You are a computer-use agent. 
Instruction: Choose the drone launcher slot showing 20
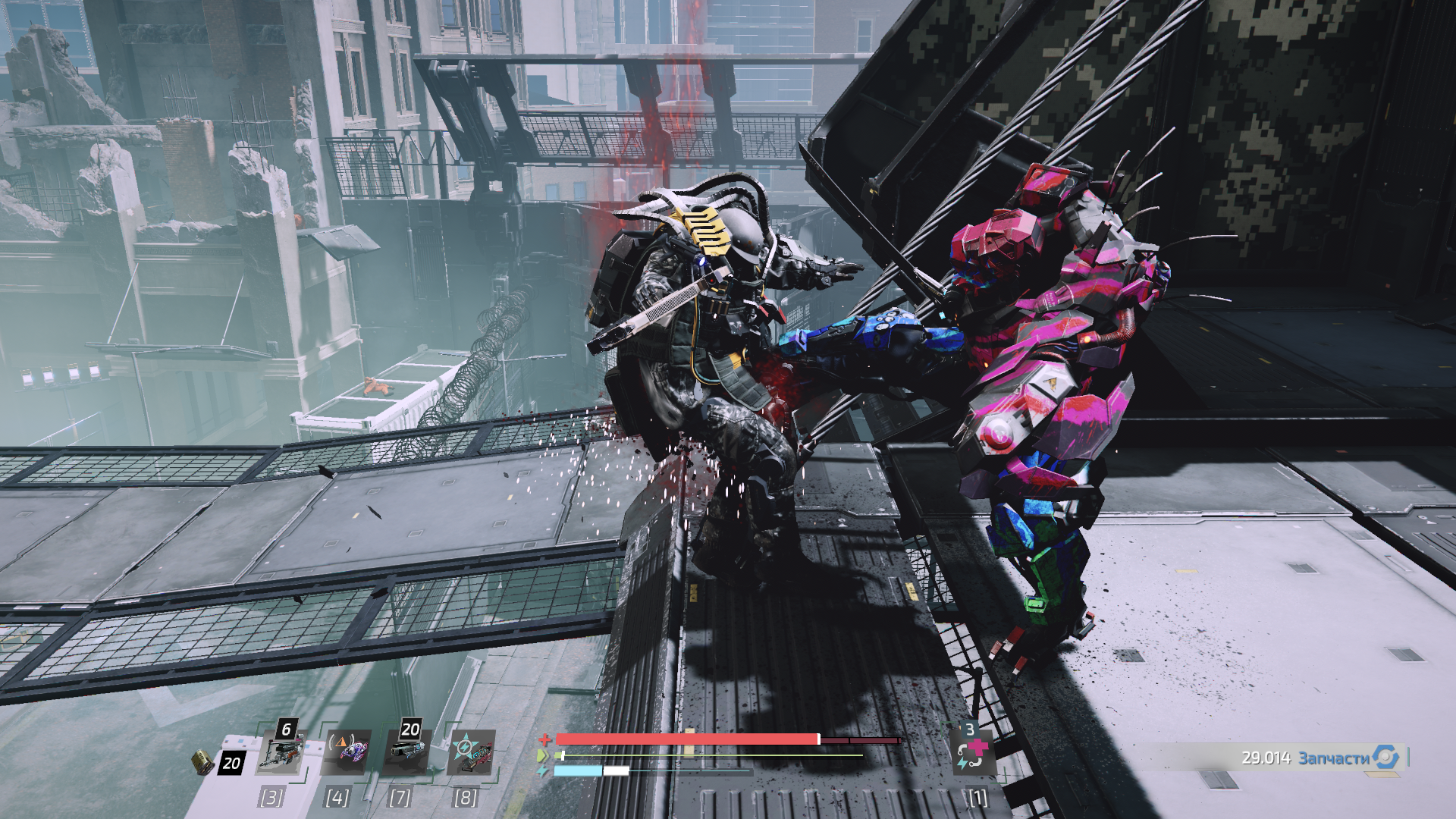406,752
